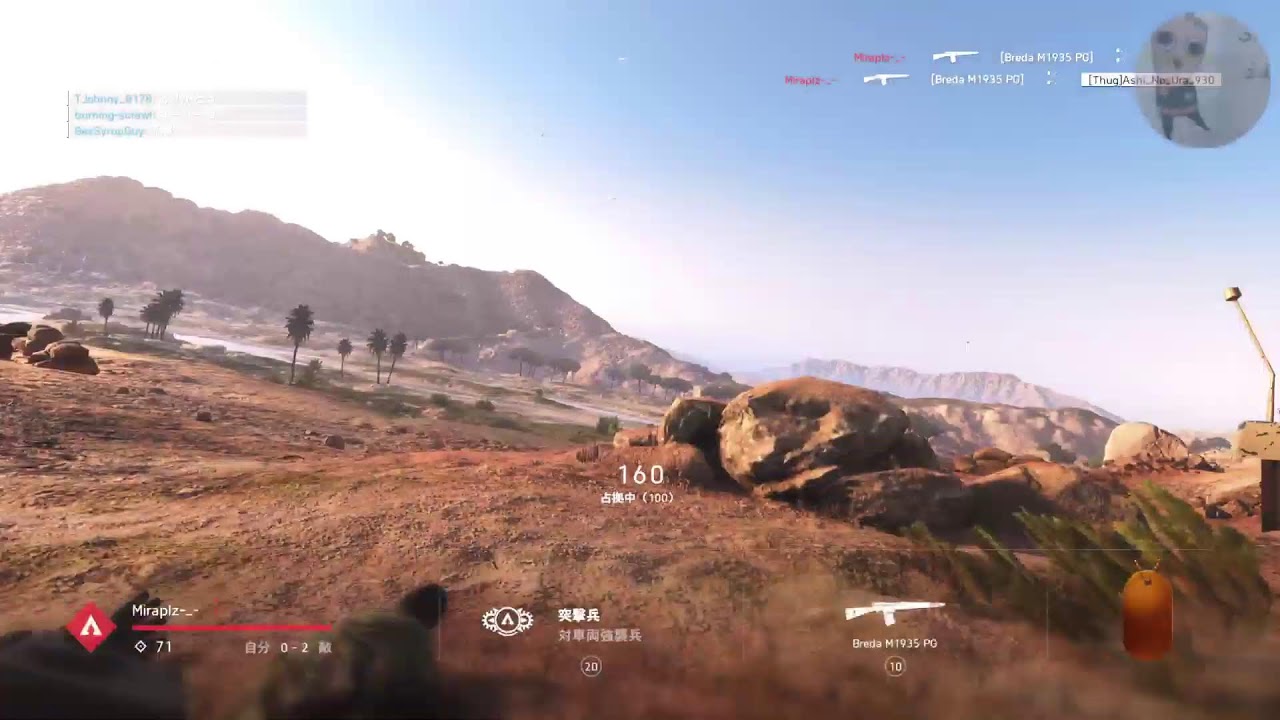Select the Breda M1935 PG weapon icon above its label
This screenshot has height=720, width=1280.
tap(894, 611)
